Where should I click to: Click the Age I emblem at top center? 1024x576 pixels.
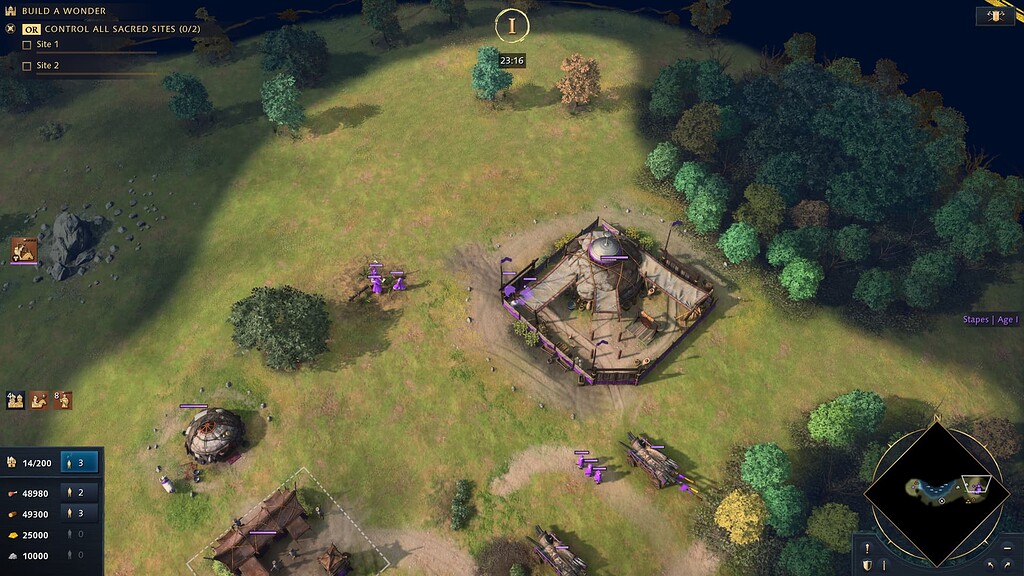coord(512,26)
